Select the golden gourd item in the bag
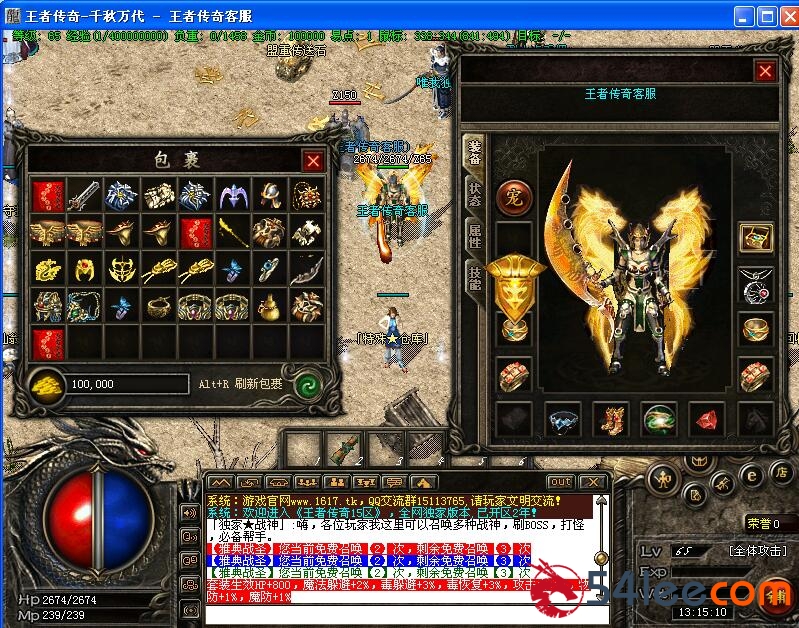 click(x=268, y=305)
